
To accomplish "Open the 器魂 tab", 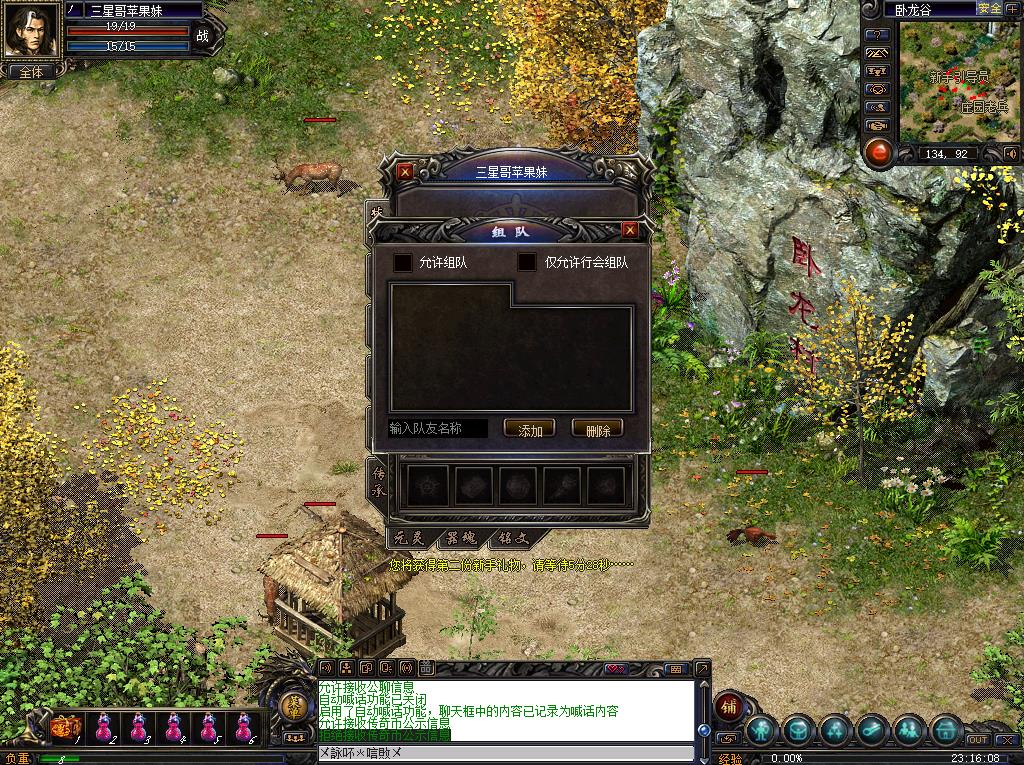I will pyautogui.click(x=461, y=538).
